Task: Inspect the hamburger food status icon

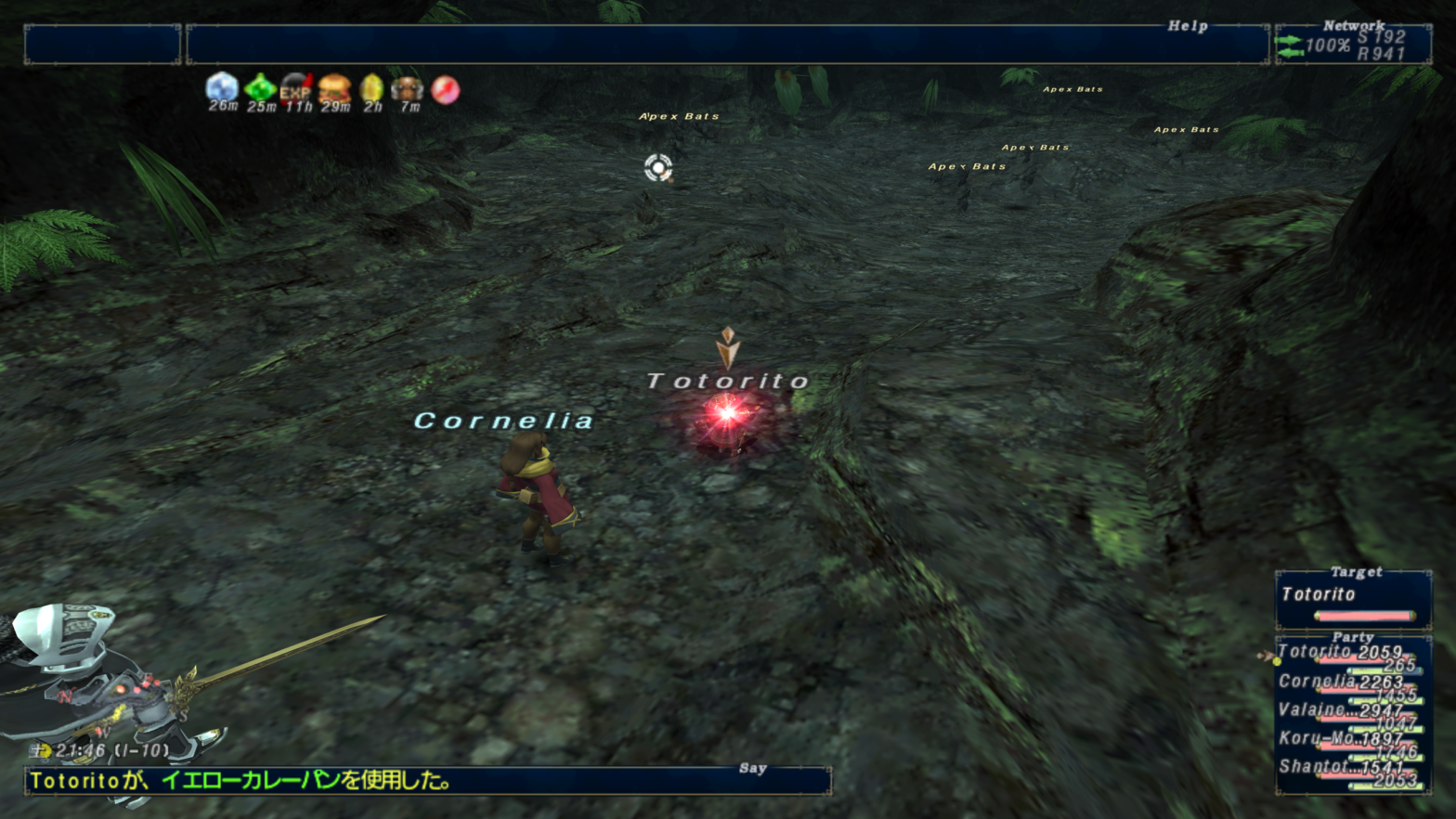Action: [x=334, y=89]
